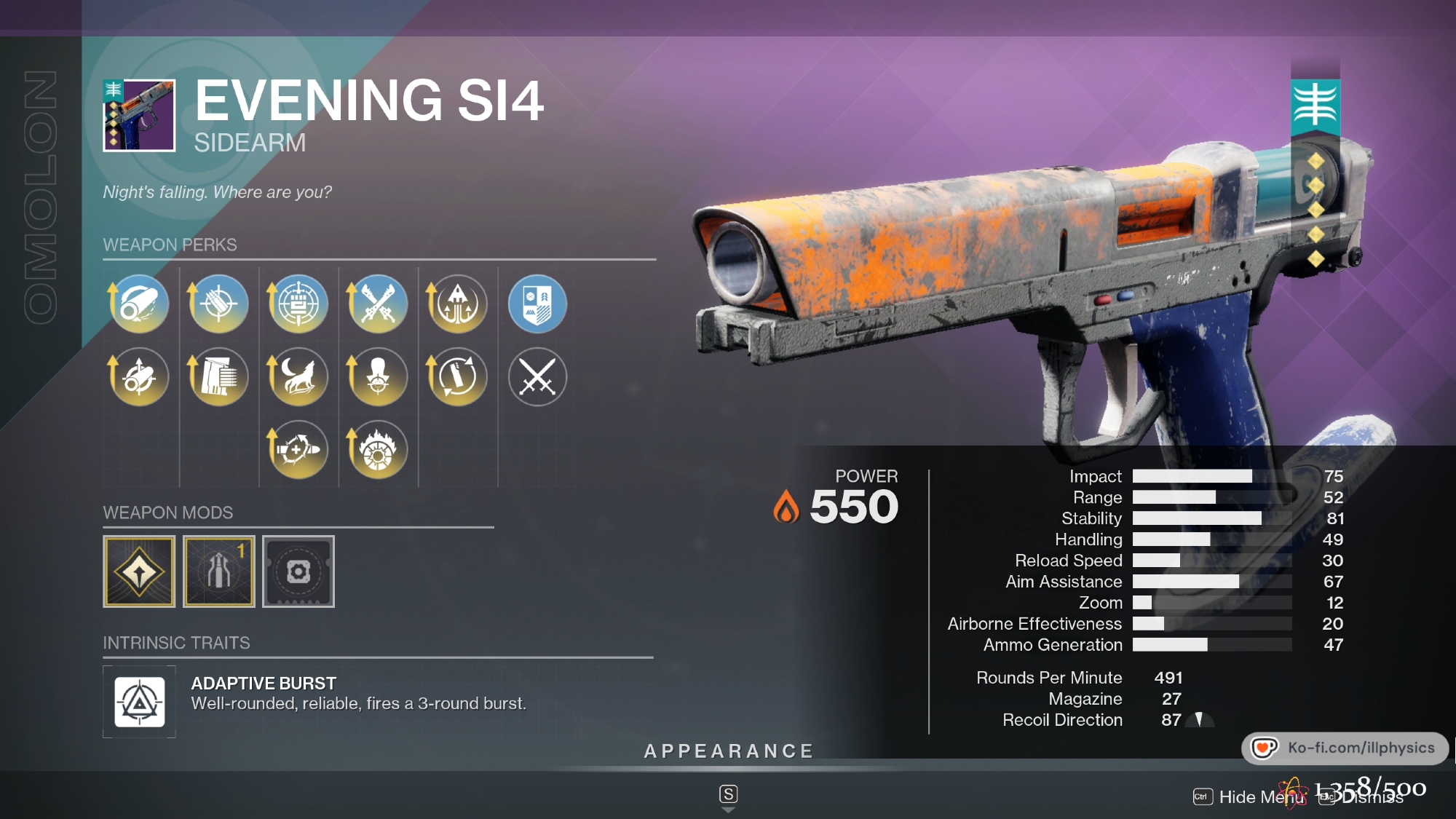
Task: Select the crossed swords kill tracker
Action: click(537, 376)
